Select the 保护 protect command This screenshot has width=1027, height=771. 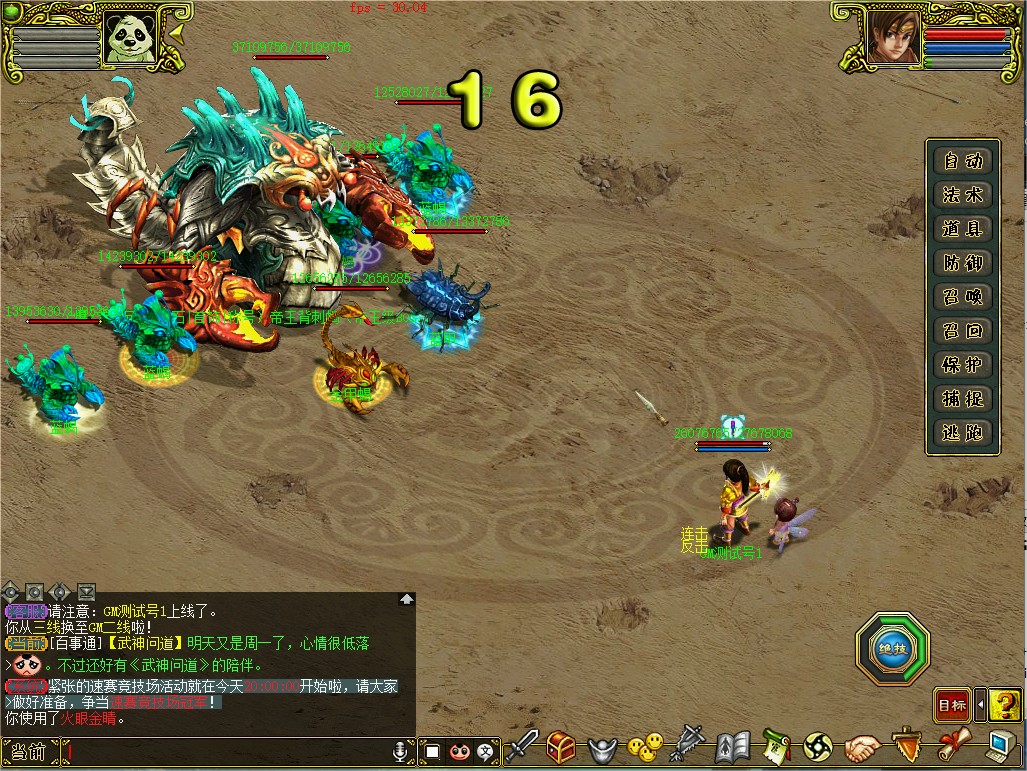[962, 365]
